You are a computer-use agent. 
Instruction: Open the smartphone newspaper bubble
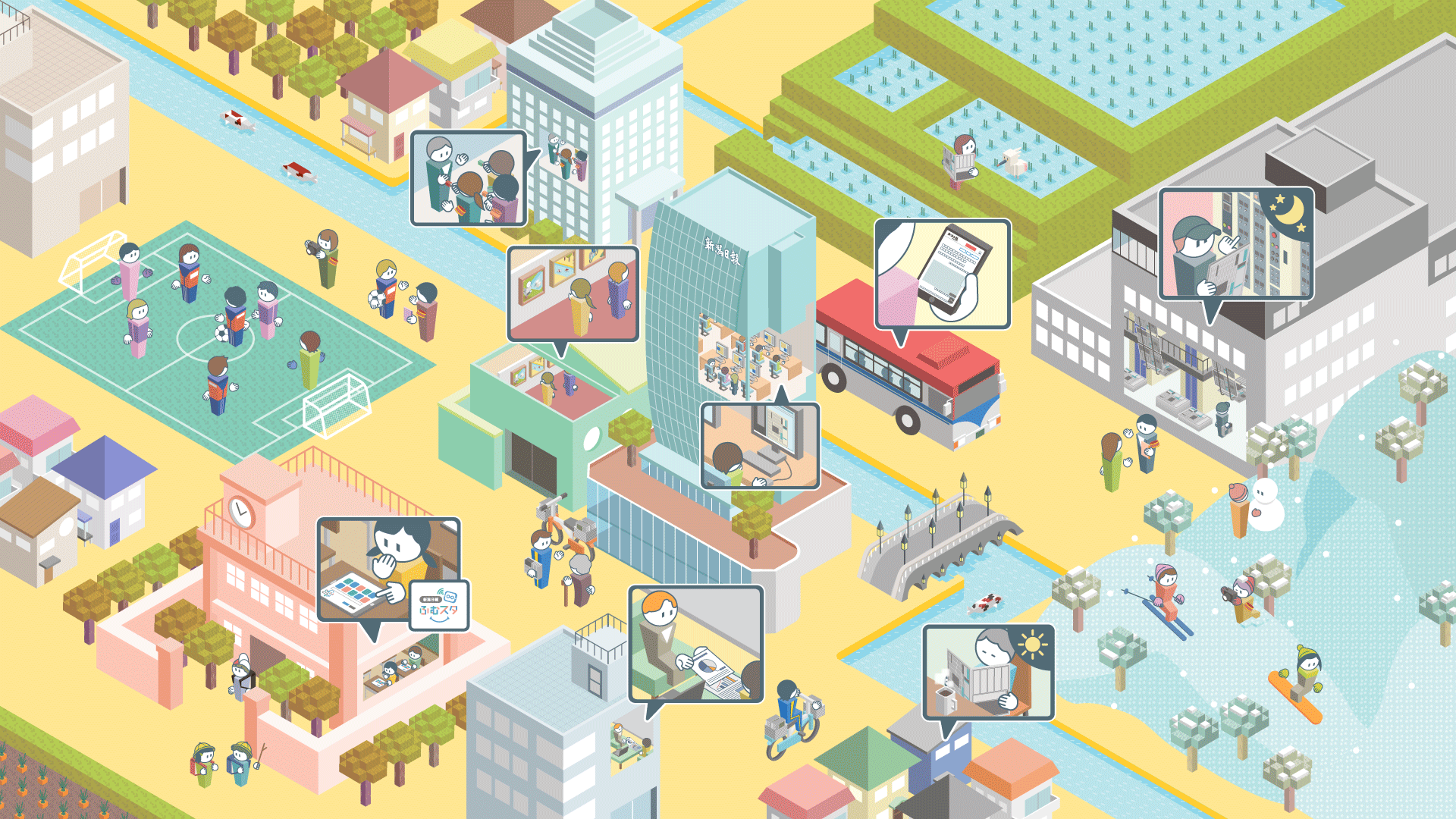click(x=943, y=274)
